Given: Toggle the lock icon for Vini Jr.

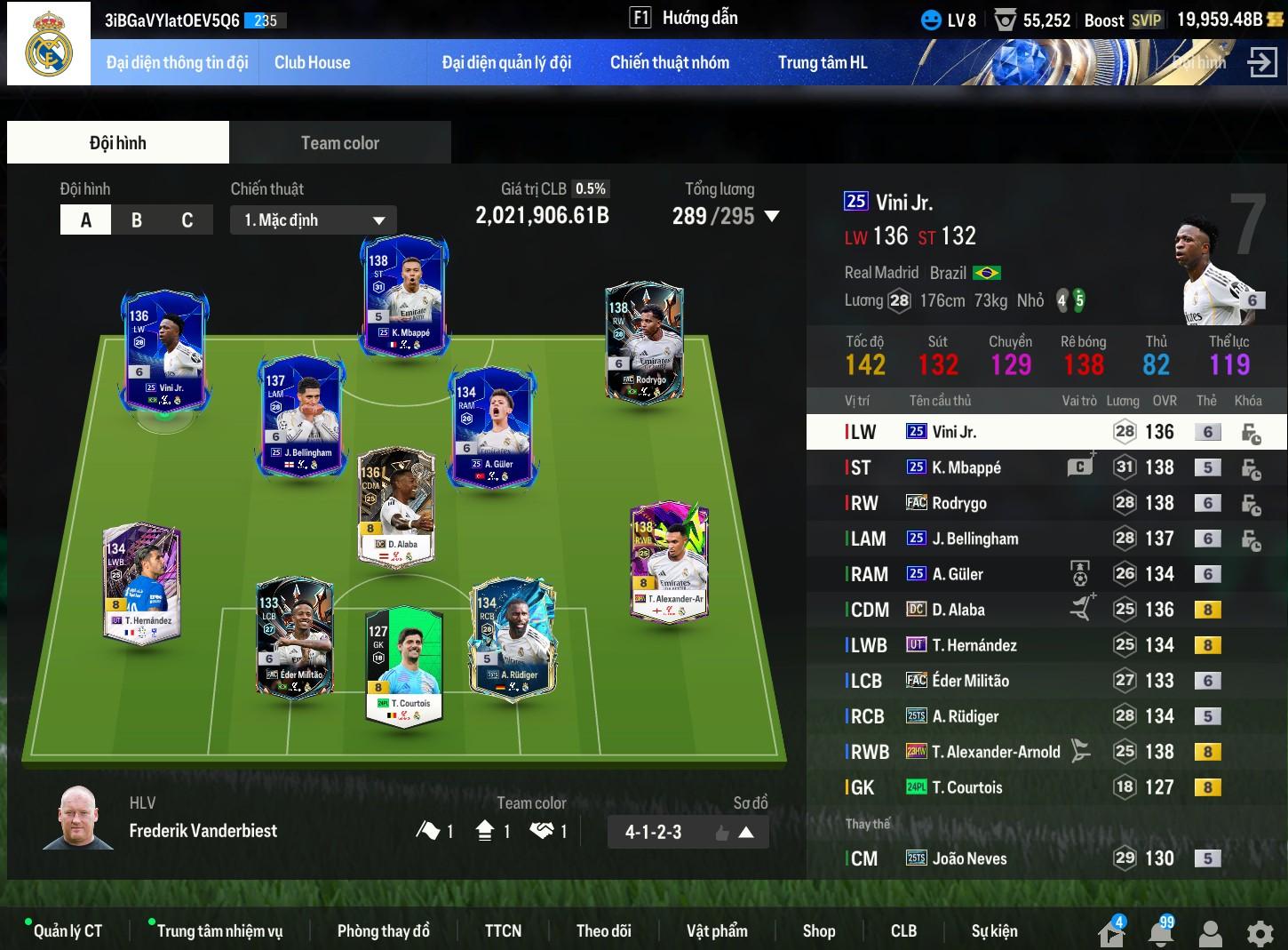Looking at the screenshot, I should pyautogui.click(x=1251, y=433).
